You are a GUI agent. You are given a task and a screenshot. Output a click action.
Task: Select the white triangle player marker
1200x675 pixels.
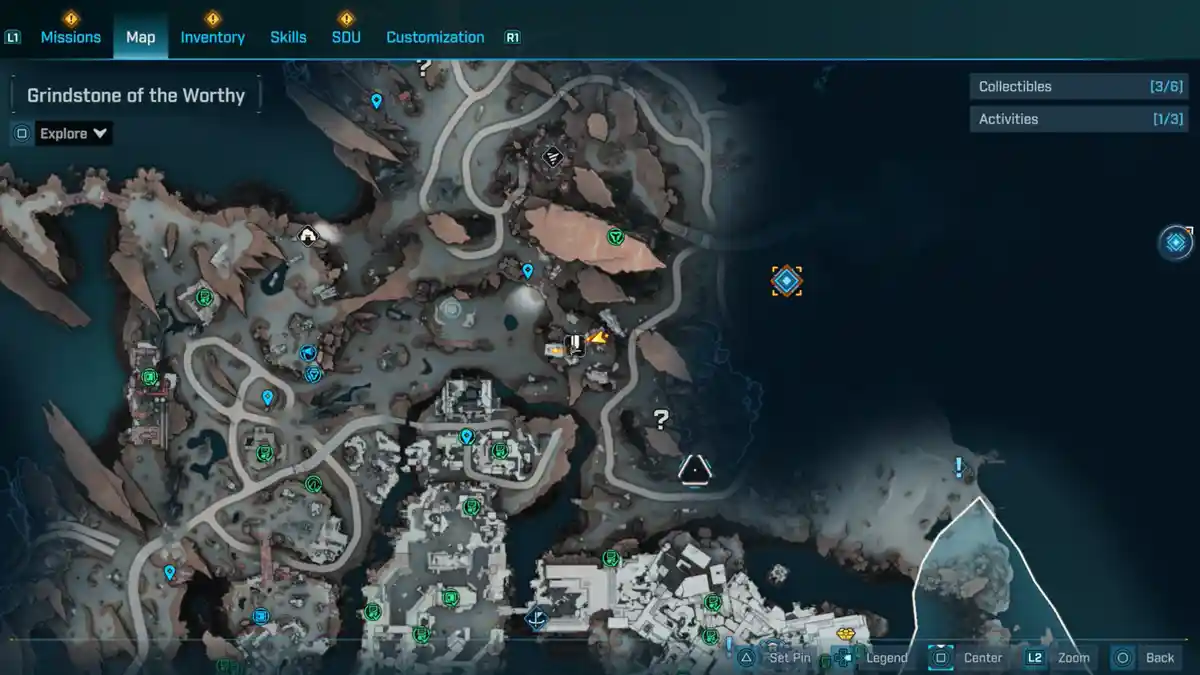click(694, 469)
